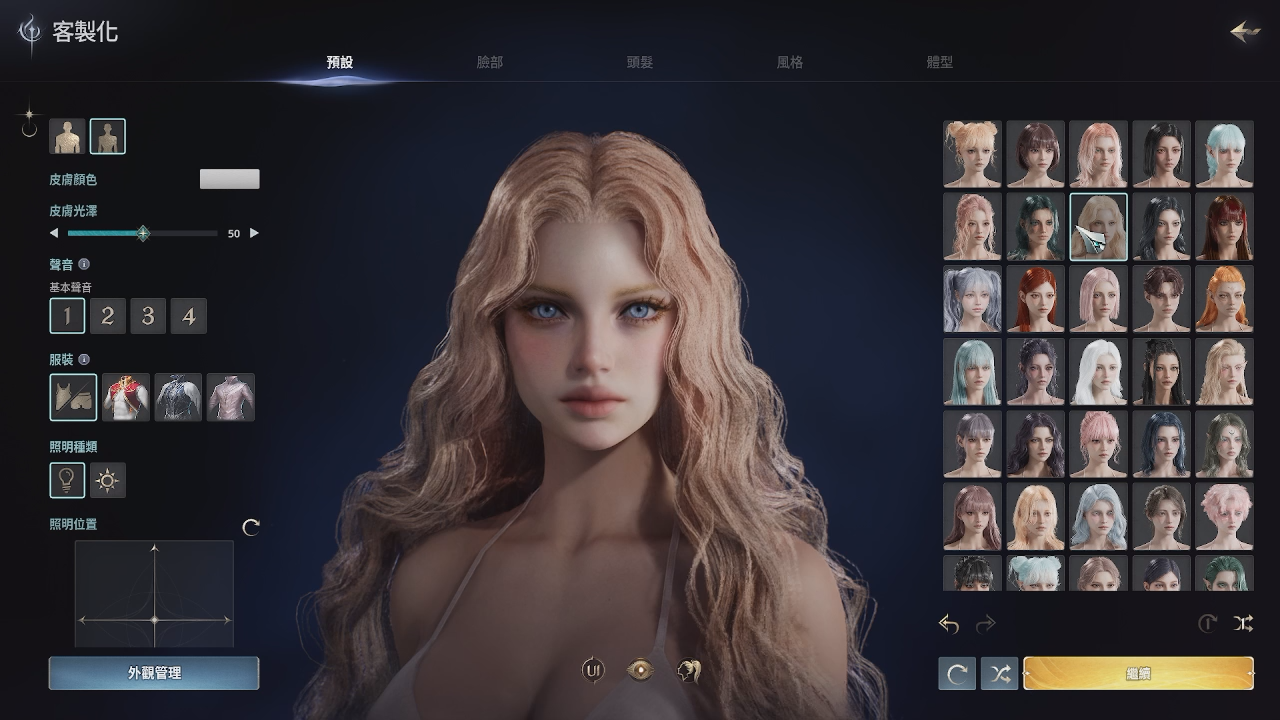Choose the red outfit thumbnail under 服裝

(125, 397)
